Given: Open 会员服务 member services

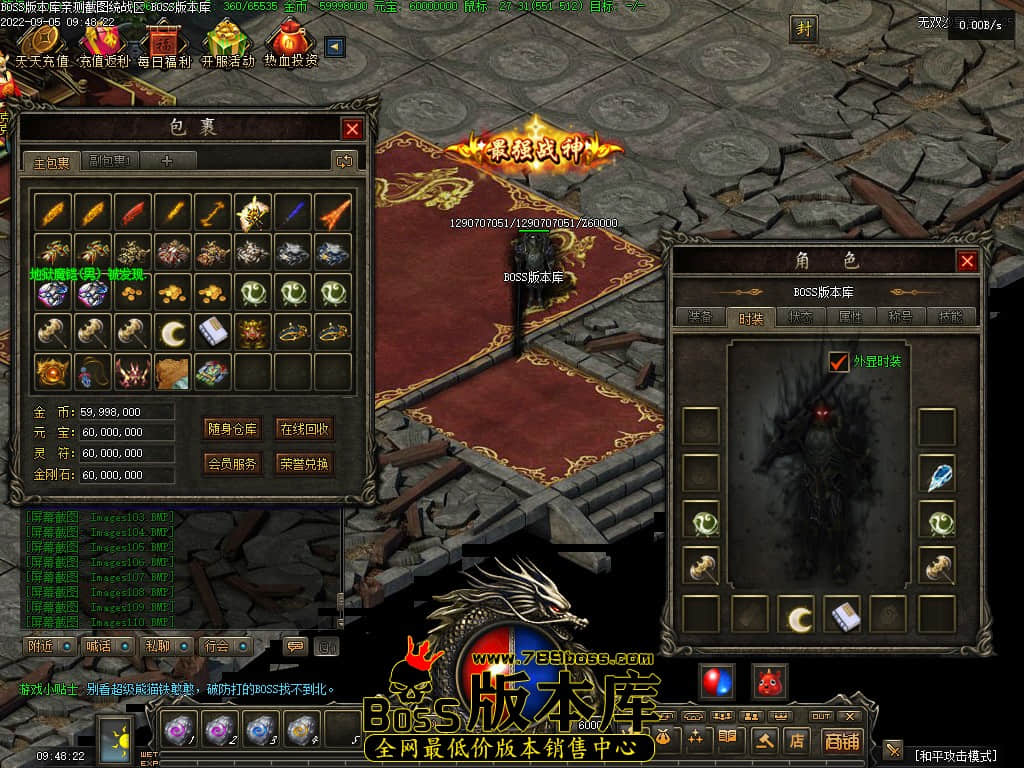Looking at the screenshot, I should [x=232, y=463].
